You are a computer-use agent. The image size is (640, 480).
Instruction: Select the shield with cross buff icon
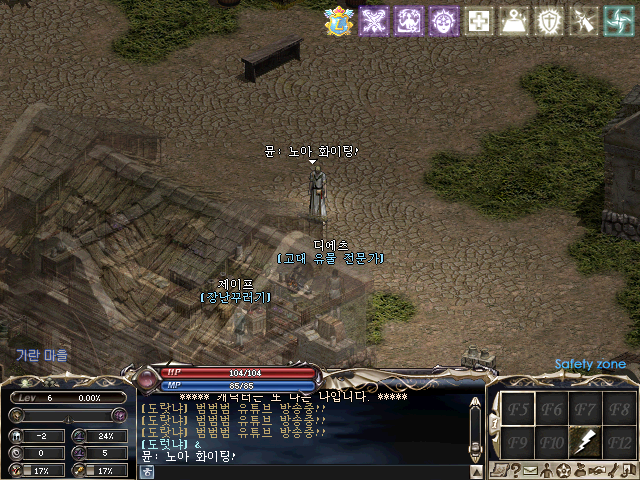coord(550,21)
